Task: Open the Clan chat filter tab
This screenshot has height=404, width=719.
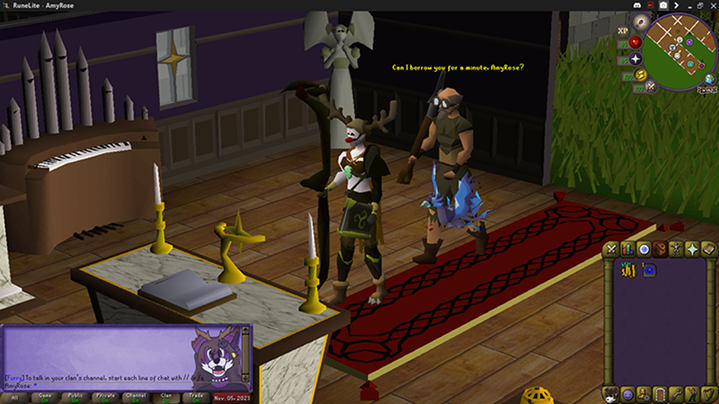Action: pyautogui.click(x=166, y=396)
